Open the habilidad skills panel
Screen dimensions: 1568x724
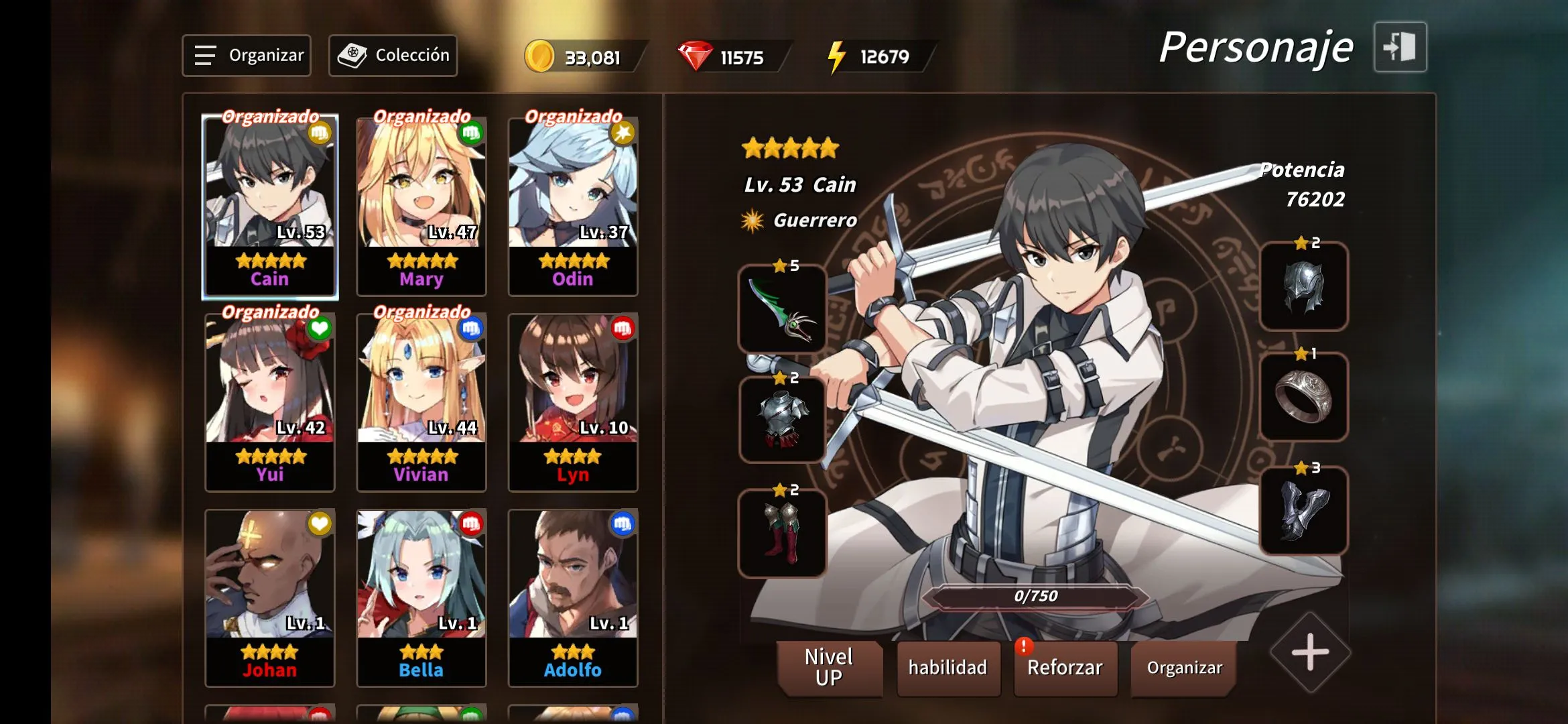[x=948, y=668]
